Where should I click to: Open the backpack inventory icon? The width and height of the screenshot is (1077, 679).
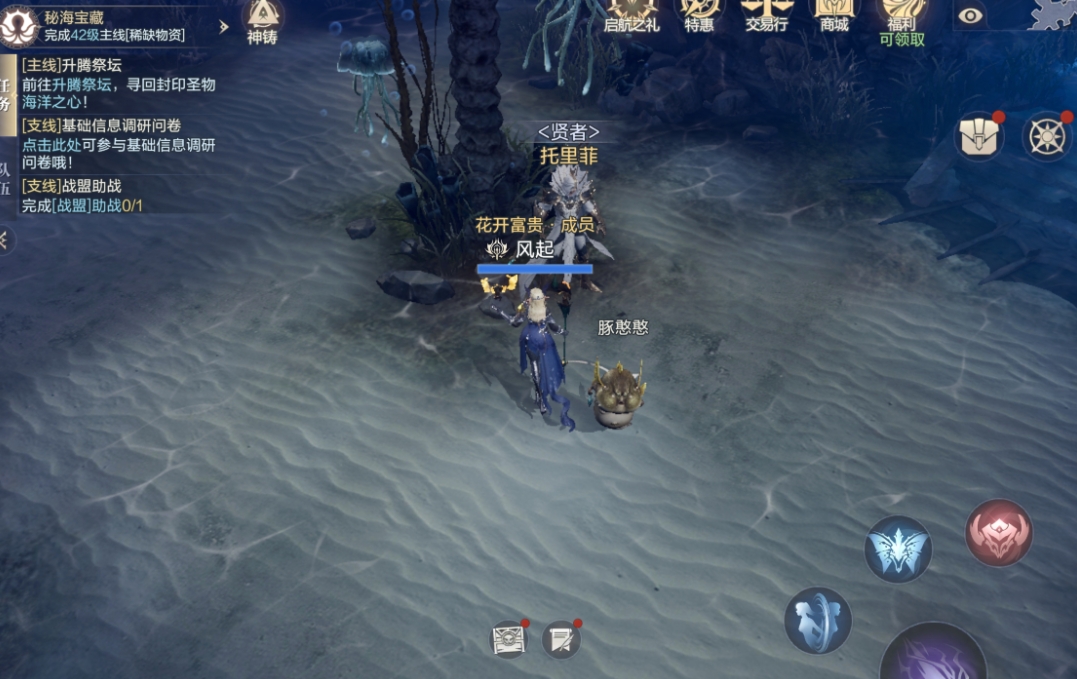[980, 136]
